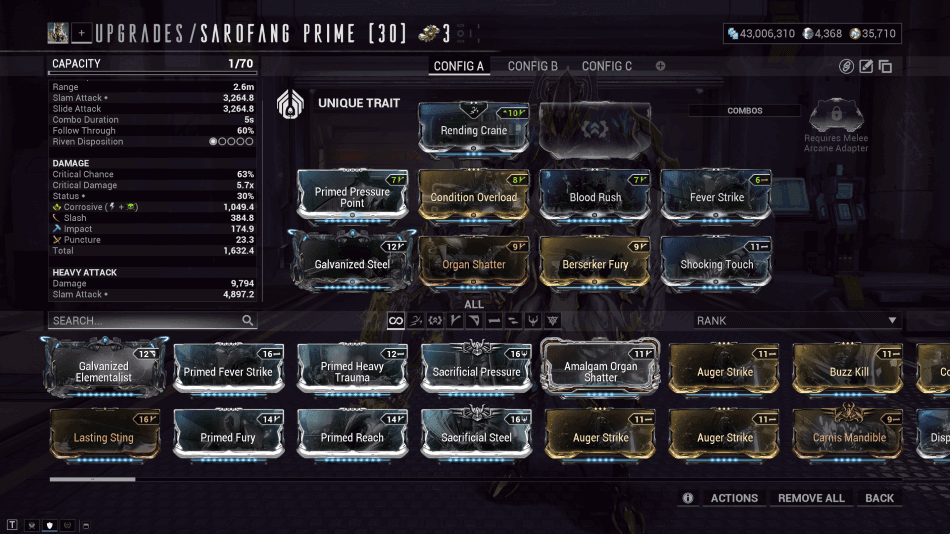The width and height of the screenshot is (950, 534).
Task: Select the Config A tab
Action: (x=458, y=66)
